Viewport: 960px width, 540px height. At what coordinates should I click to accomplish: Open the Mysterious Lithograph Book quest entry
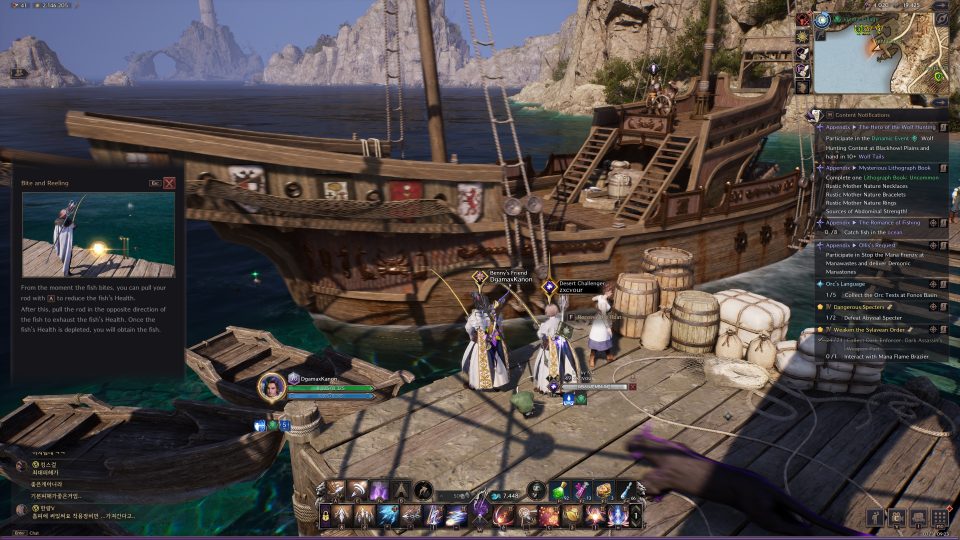click(x=890, y=168)
